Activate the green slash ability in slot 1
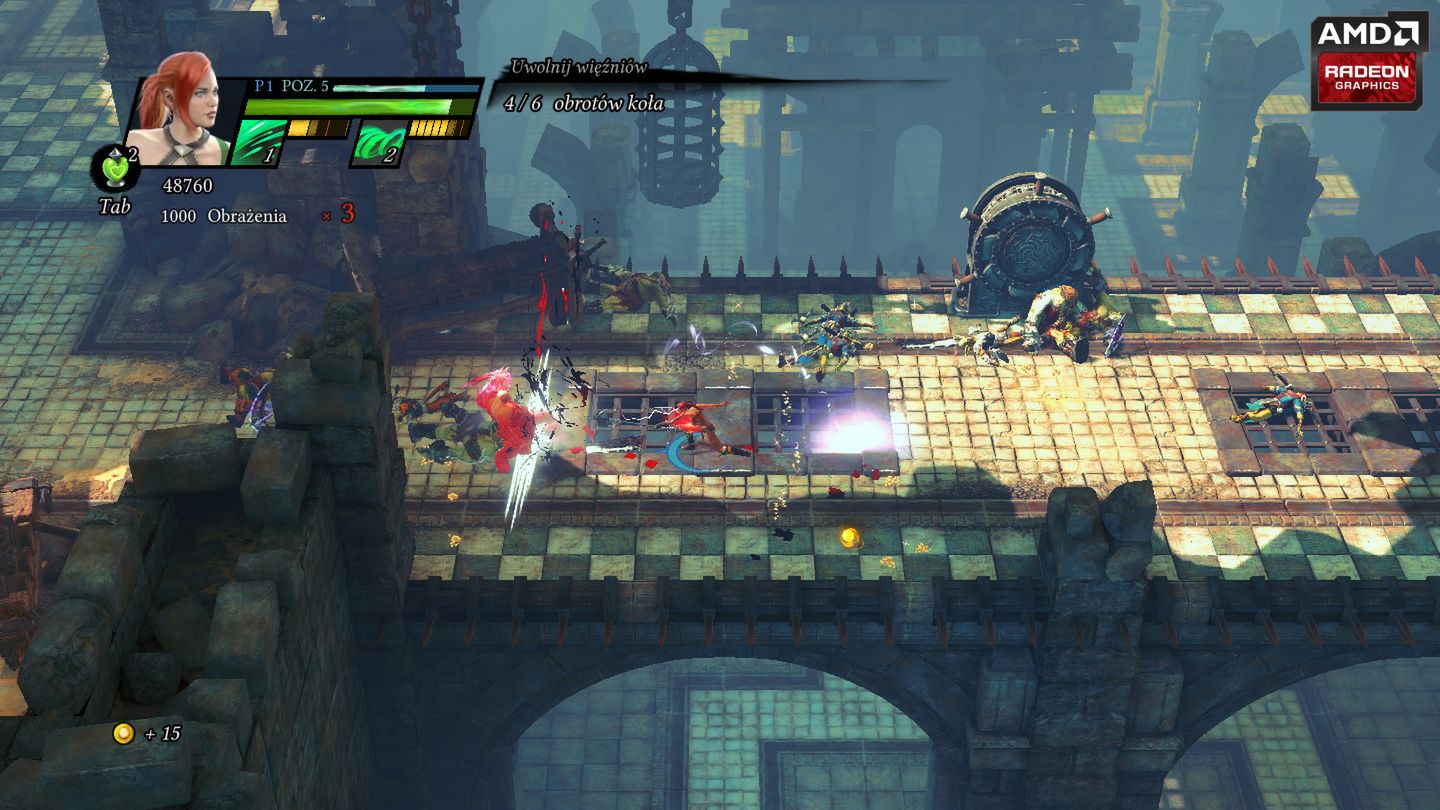Image resolution: width=1440 pixels, height=810 pixels. click(x=255, y=142)
